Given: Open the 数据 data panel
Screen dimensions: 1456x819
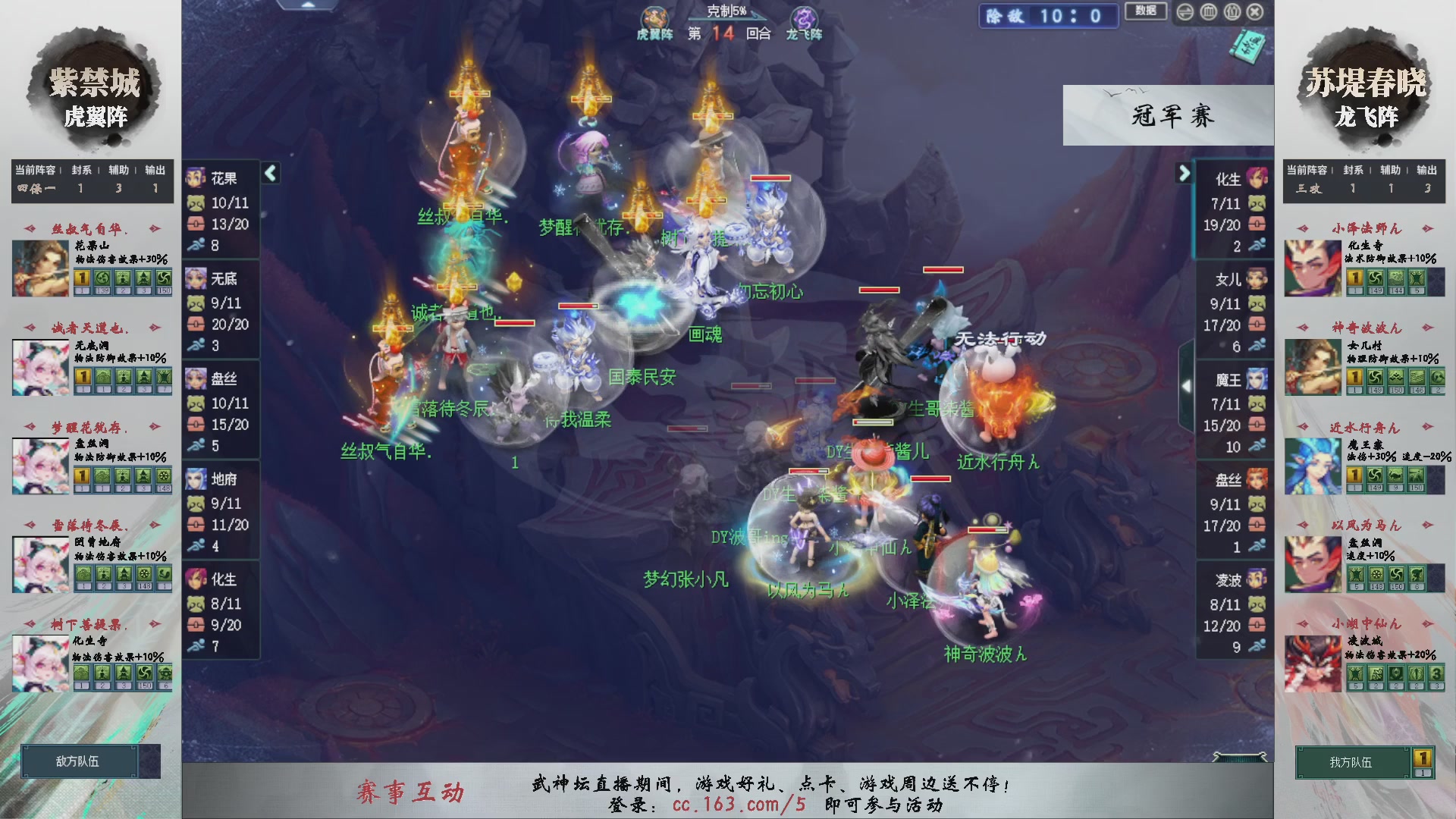Looking at the screenshot, I should point(1146,12).
